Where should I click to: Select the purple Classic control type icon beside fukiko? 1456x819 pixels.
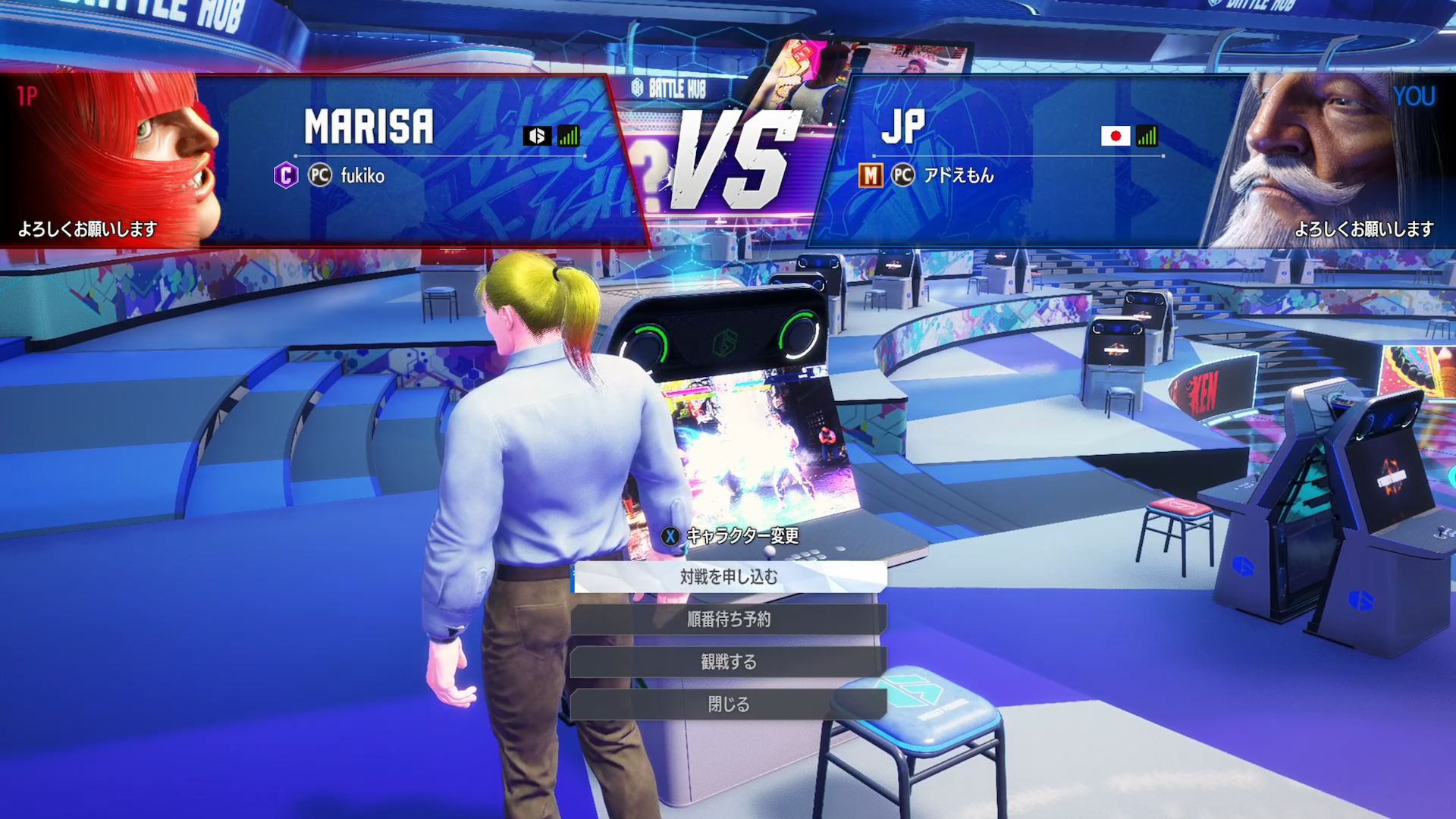(x=286, y=175)
